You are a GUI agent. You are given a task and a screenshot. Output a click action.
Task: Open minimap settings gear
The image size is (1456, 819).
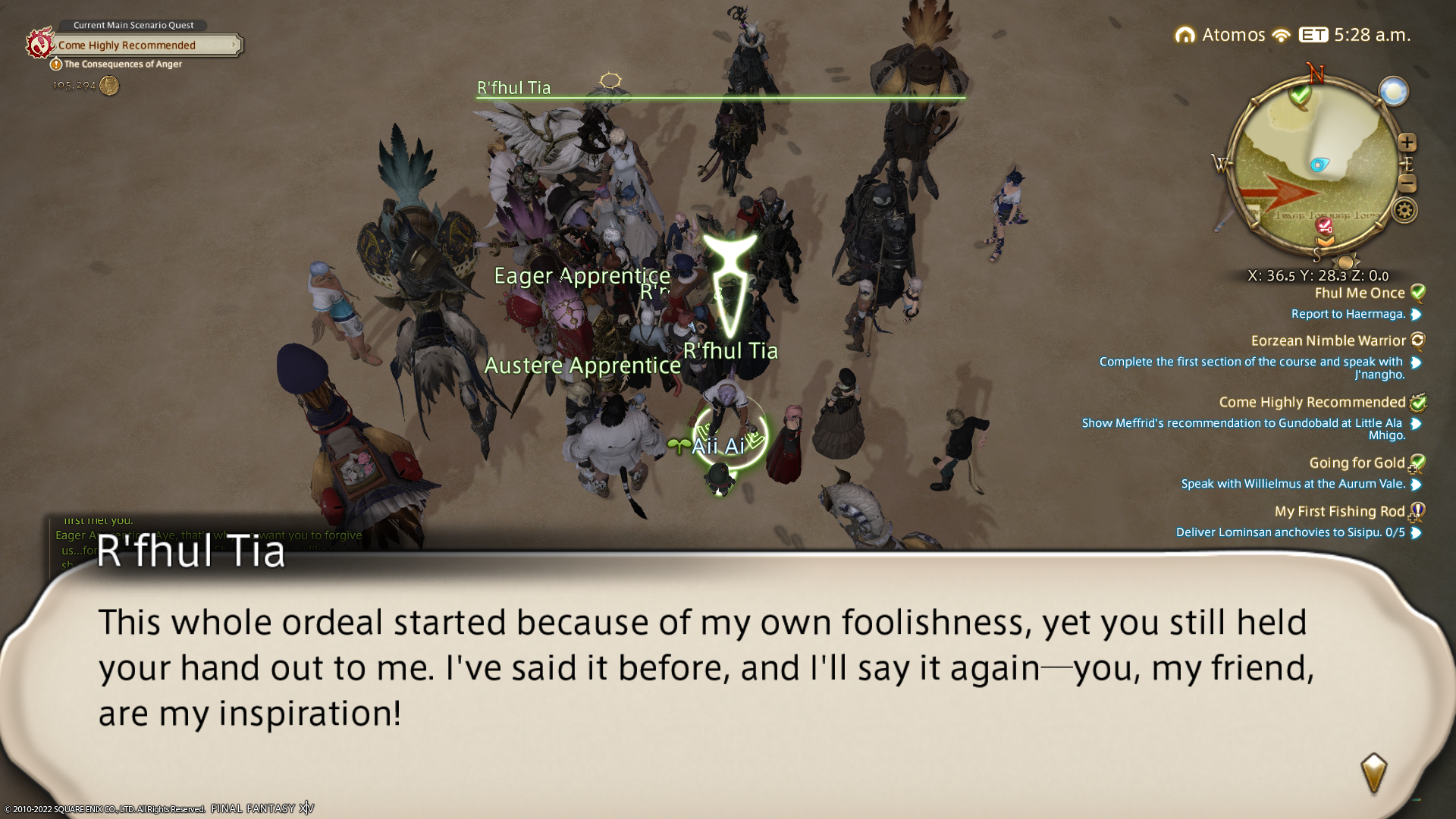1404,210
